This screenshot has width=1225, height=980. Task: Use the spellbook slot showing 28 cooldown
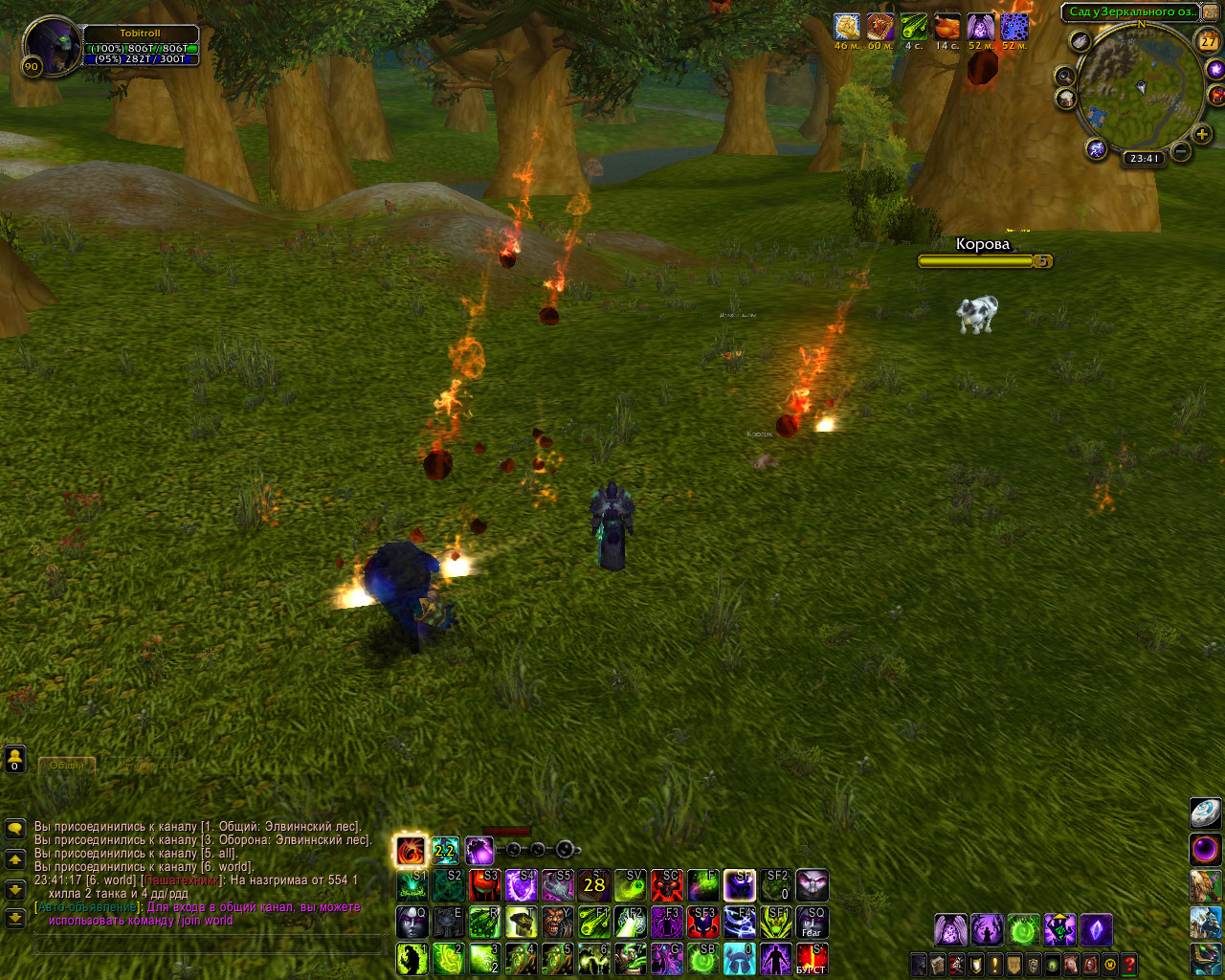click(x=594, y=885)
